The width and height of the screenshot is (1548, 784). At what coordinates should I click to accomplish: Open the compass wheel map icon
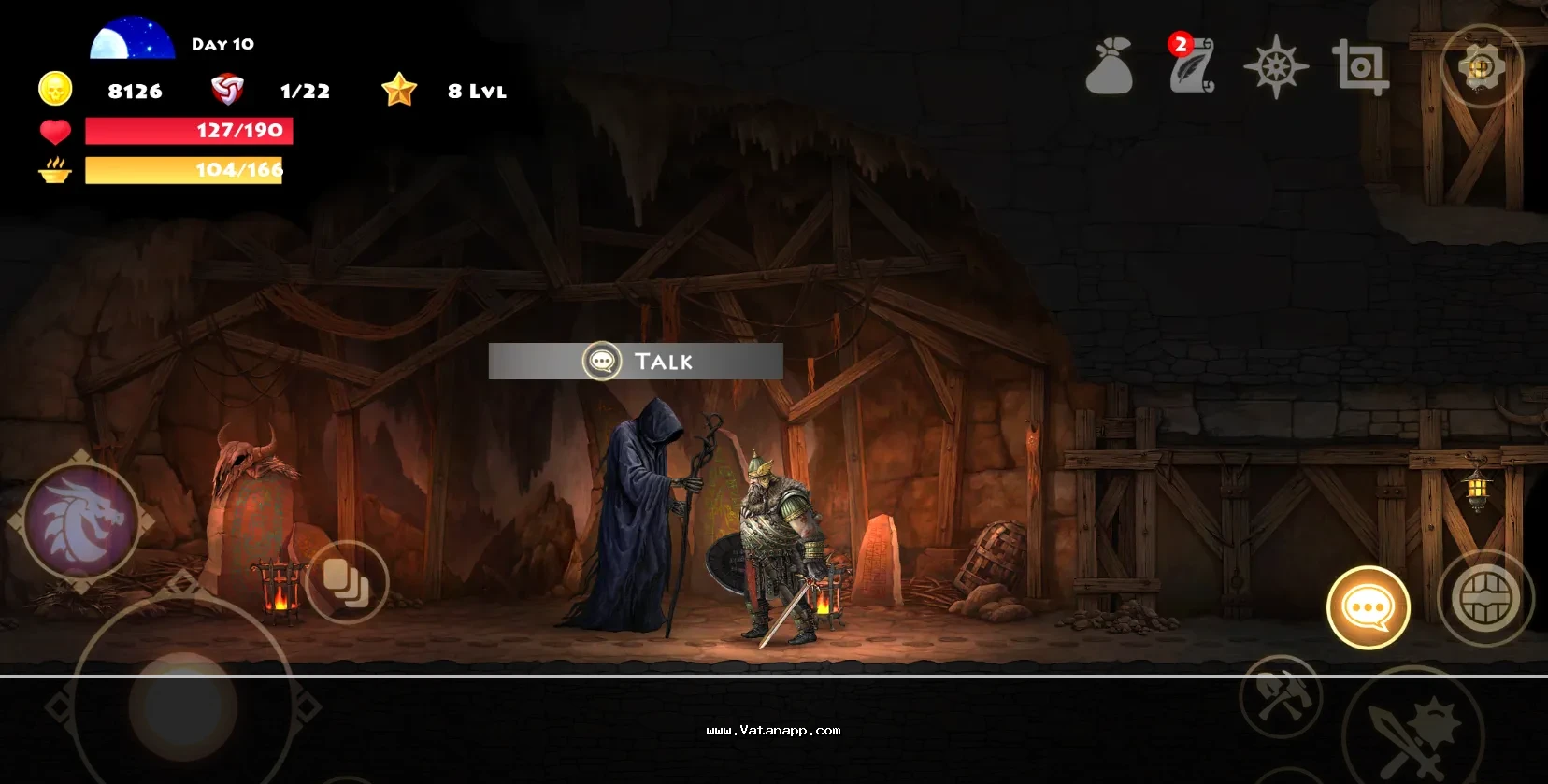[1276, 67]
